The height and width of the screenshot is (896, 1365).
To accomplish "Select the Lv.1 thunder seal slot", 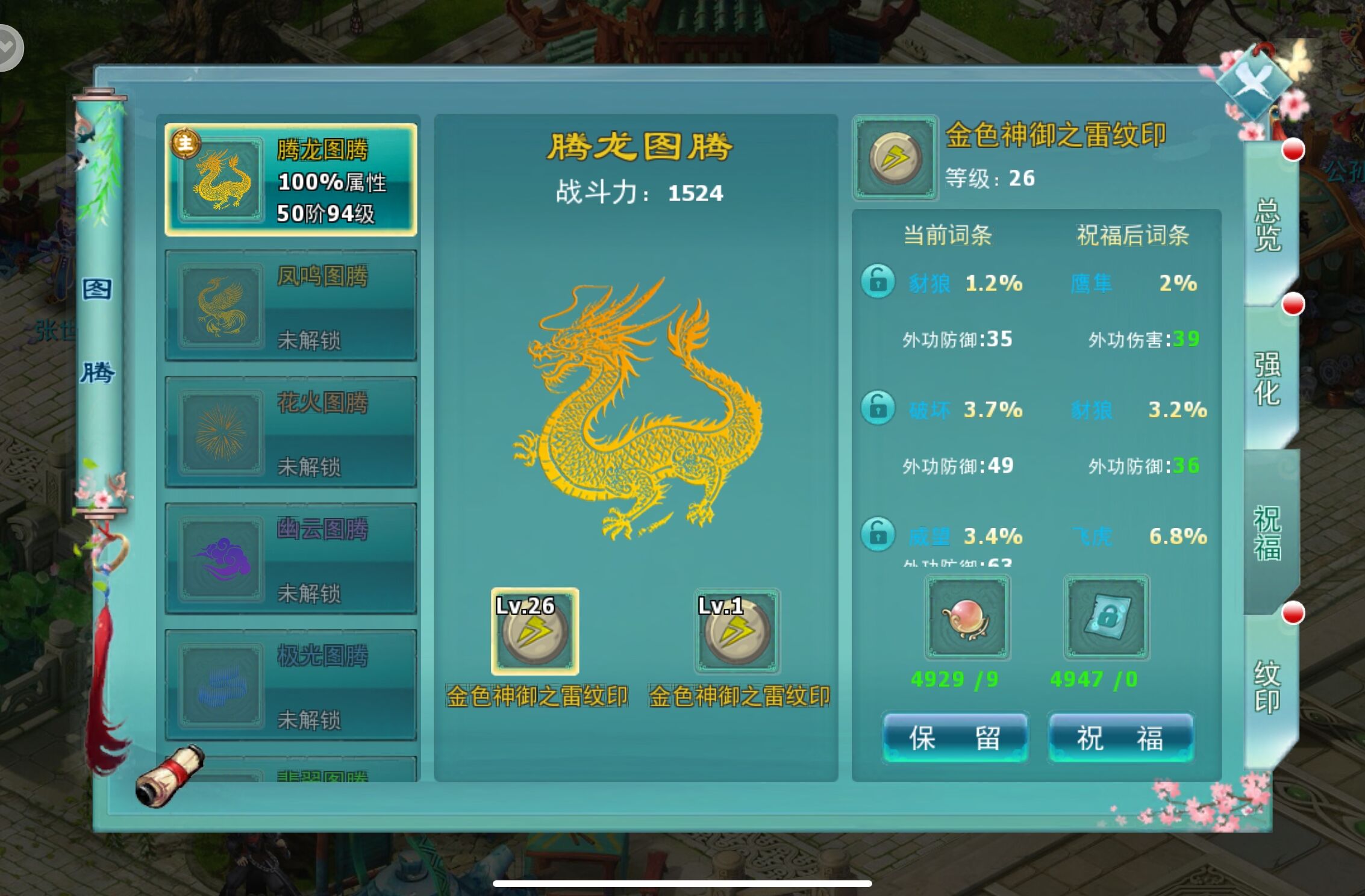I will [x=737, y=632].
